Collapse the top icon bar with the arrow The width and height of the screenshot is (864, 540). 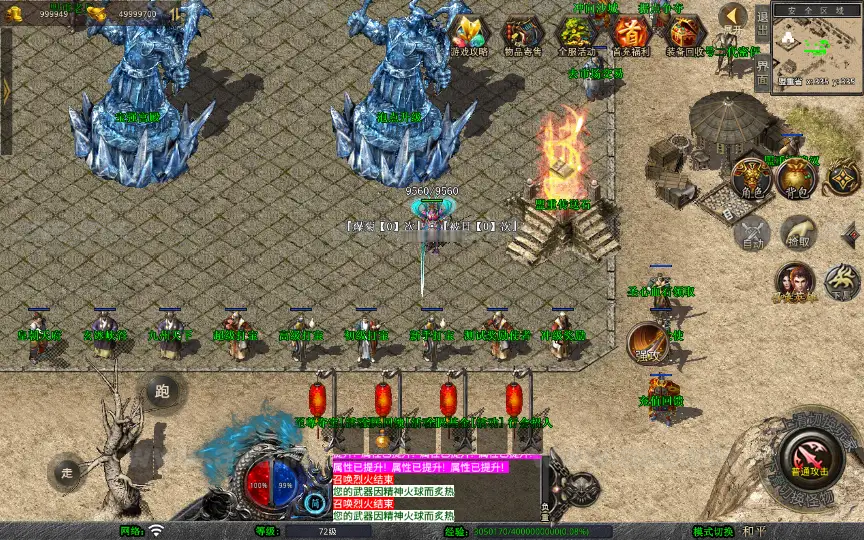point(733,16)
